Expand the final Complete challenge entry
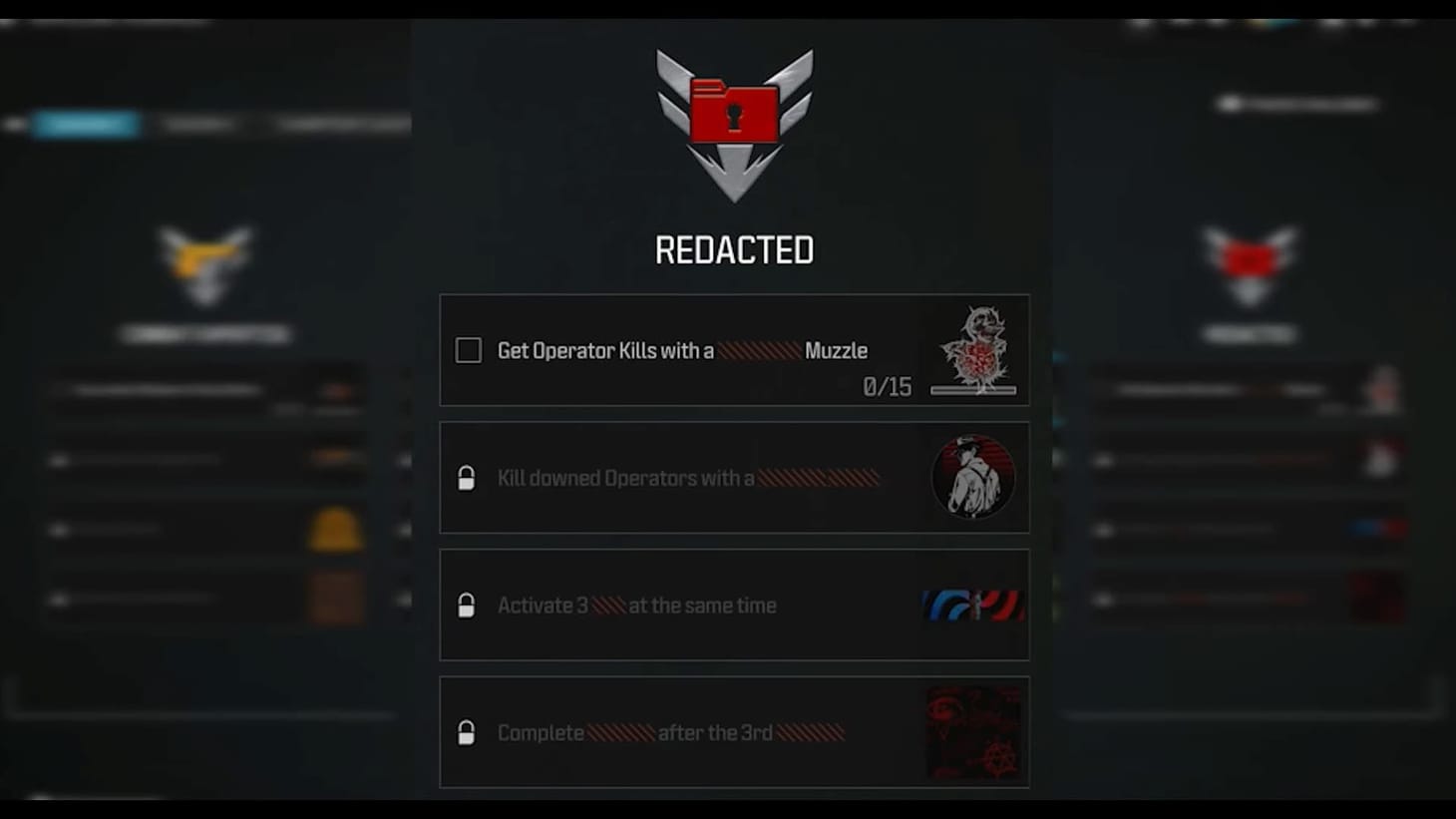The height and width of the screenshot is (819, 1456). tap(698, 732)
